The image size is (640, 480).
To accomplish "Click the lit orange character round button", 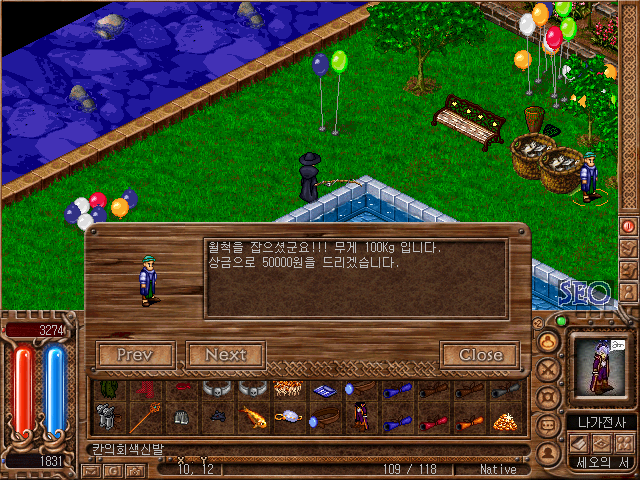I will point(549,342).
